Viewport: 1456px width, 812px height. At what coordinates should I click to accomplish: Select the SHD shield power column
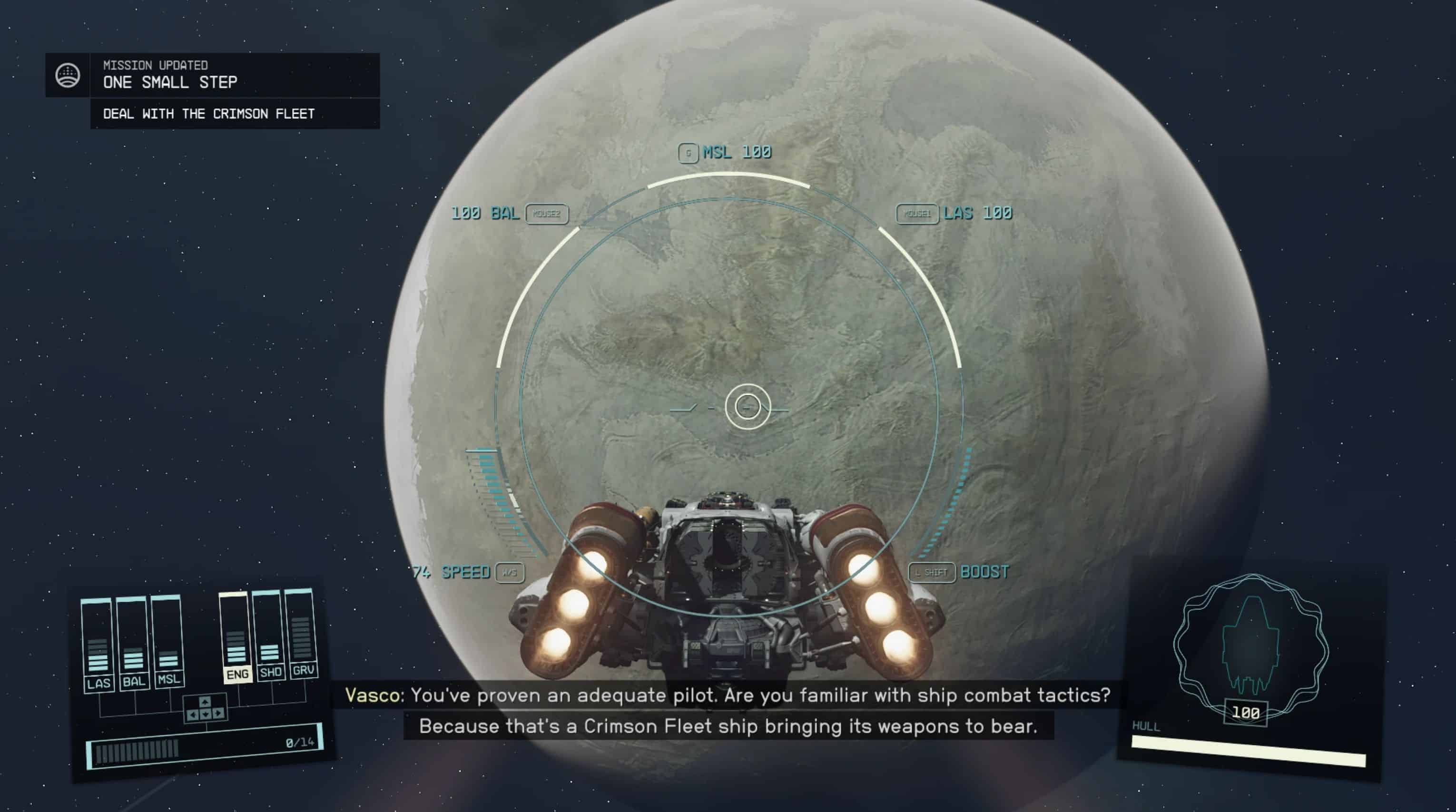(269, 635)
